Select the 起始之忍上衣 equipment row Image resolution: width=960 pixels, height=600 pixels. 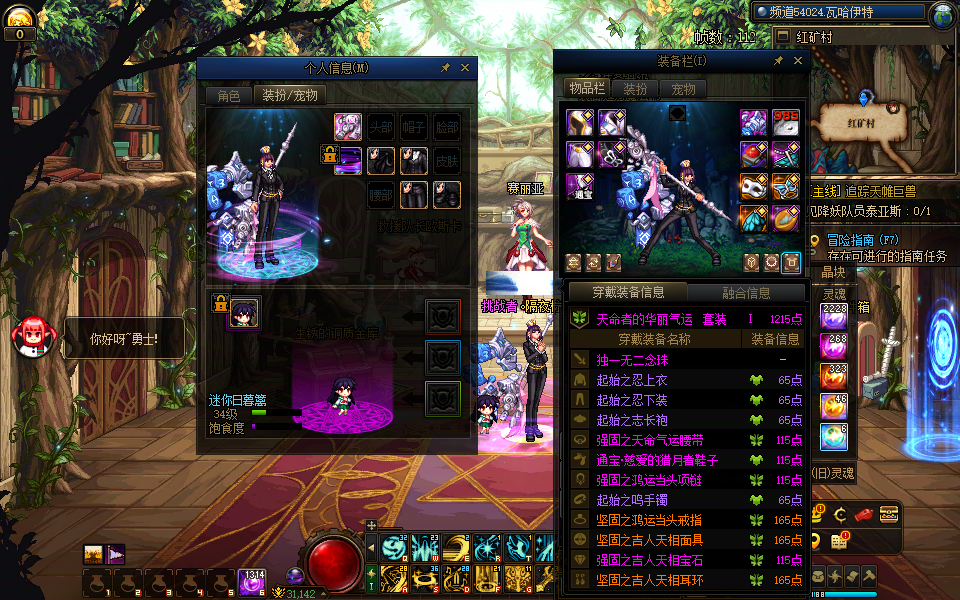click(x=633, y=380)
